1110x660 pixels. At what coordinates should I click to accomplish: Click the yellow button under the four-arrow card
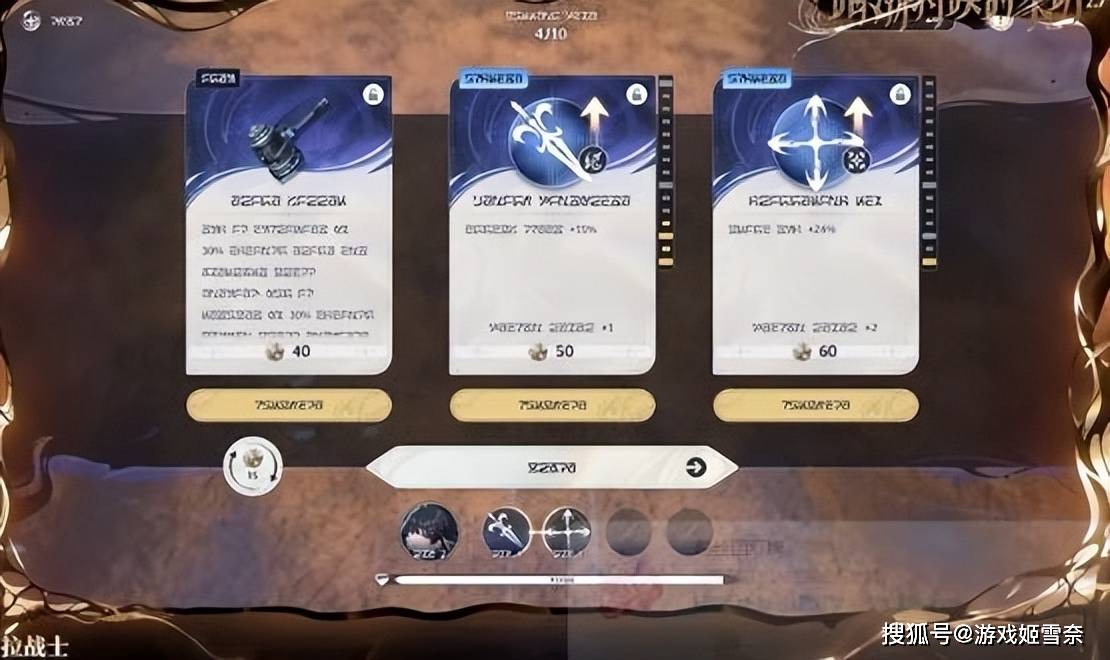[815, 405]
